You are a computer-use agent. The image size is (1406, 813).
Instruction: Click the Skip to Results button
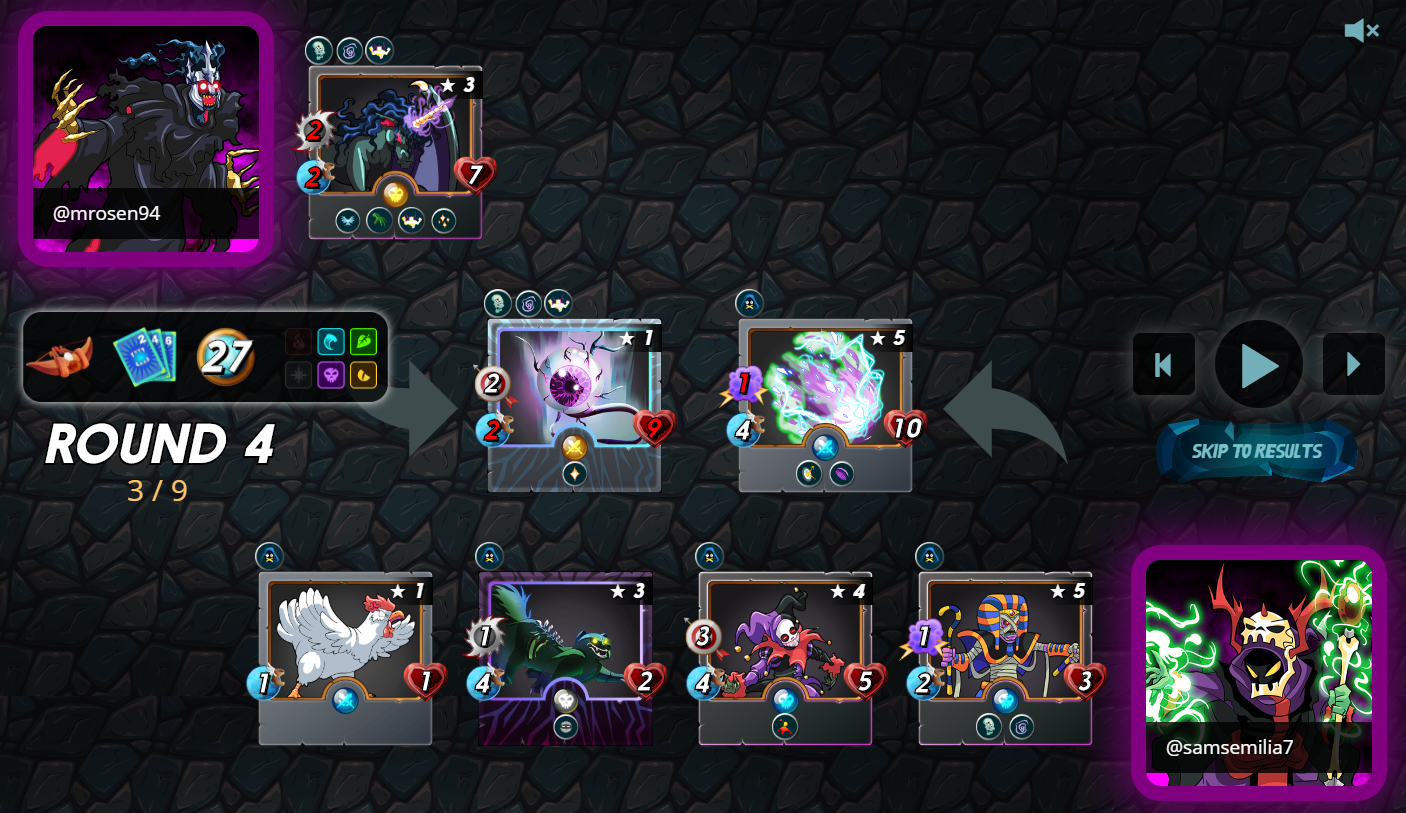(1256, 451)
